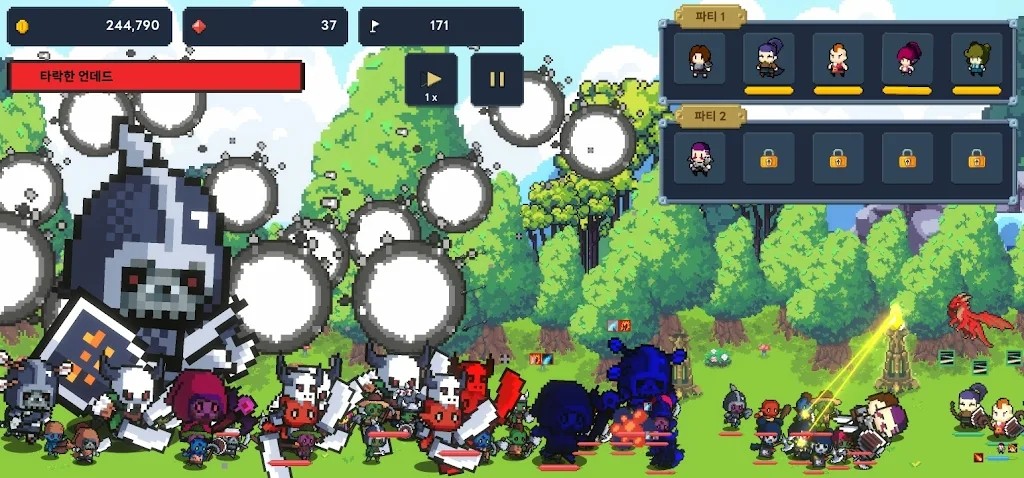This screenshot has height=478, width=1024.
Task: Open the 파티 2 party label
Action: coord(709,115)
